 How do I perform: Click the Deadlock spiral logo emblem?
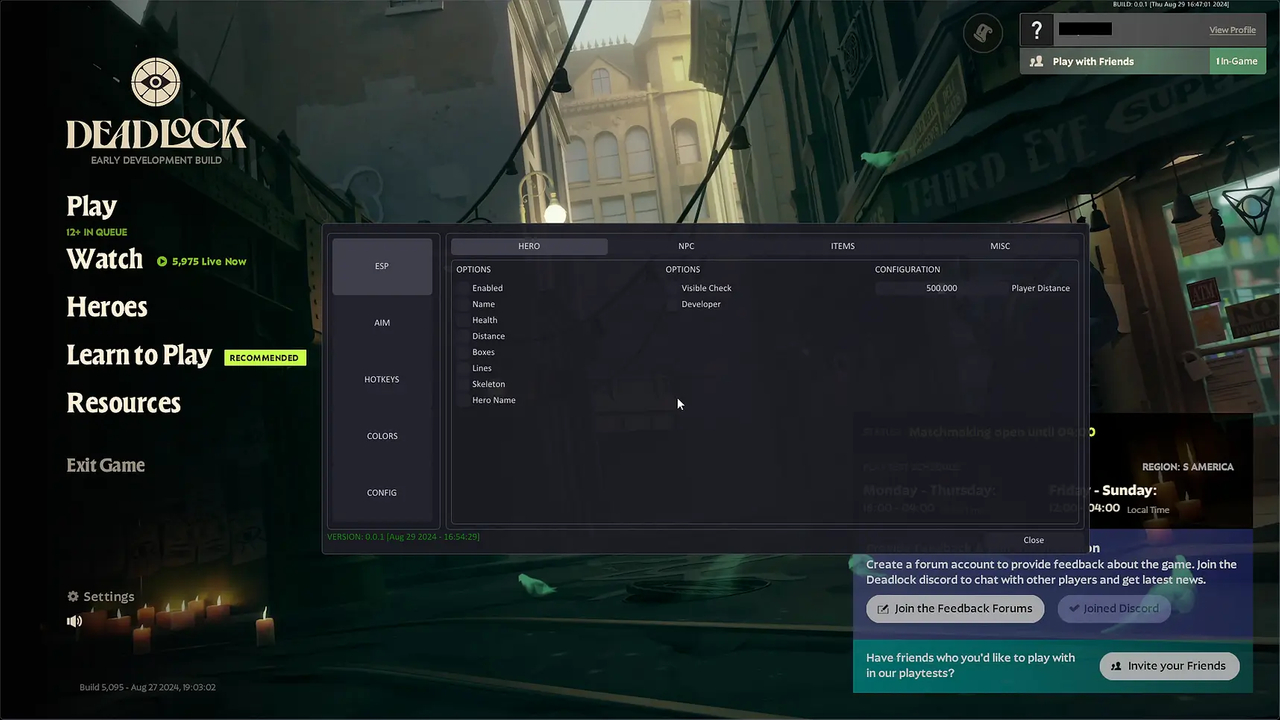(x=155, y=80)
